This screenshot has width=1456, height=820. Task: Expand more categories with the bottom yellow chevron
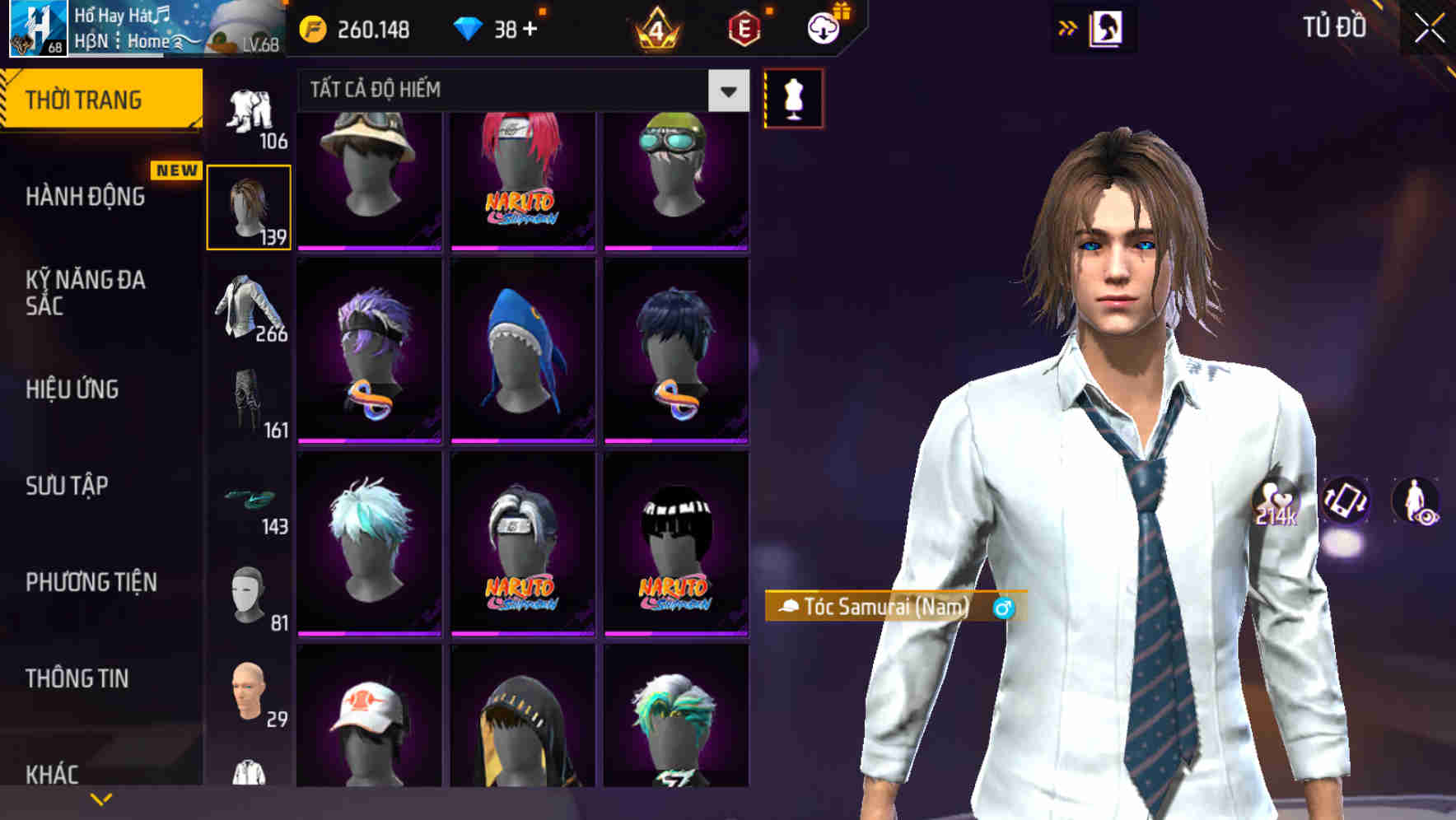click(x=100, y=798)
